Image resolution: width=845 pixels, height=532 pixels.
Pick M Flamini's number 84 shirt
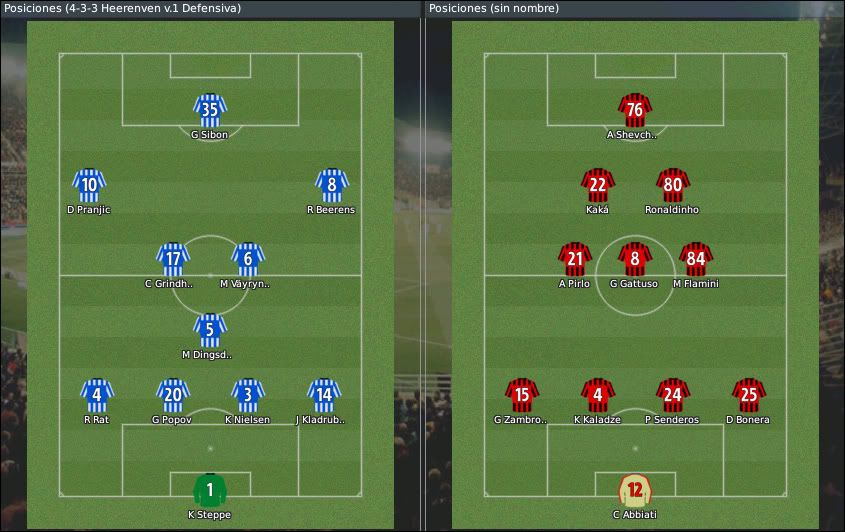(x=696, y=259)
